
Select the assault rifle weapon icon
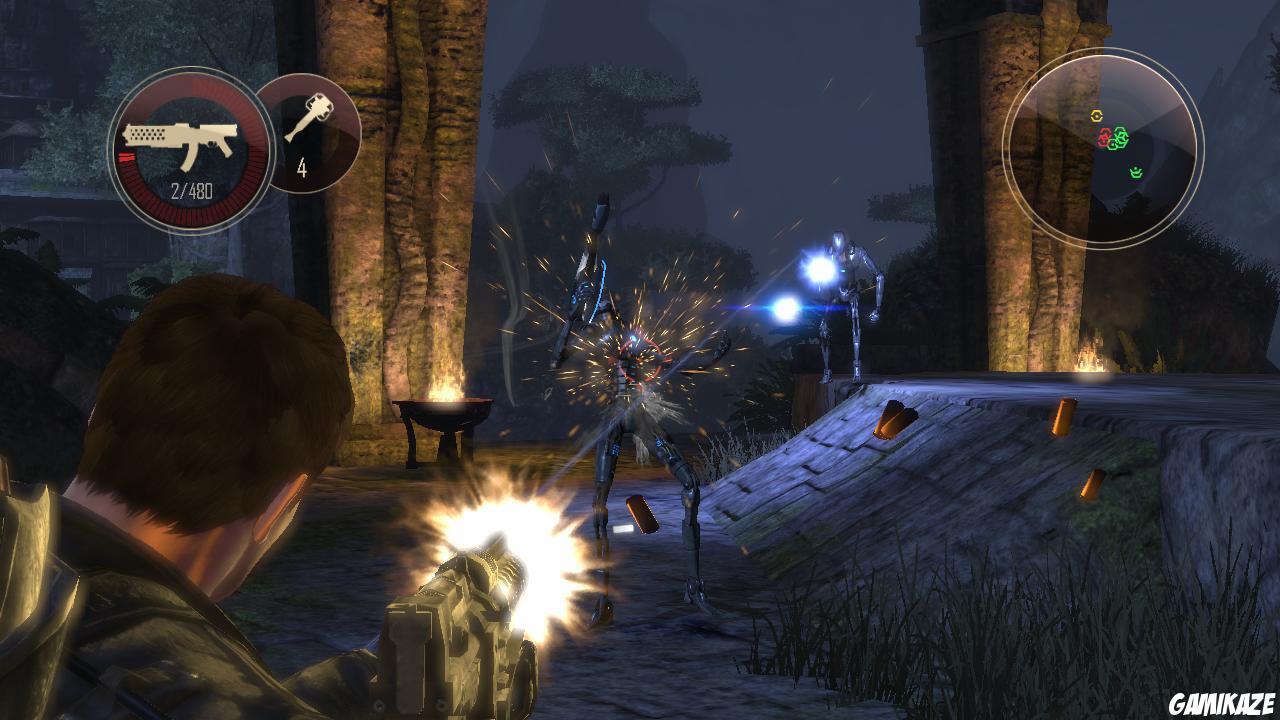[x=177, y=138]
